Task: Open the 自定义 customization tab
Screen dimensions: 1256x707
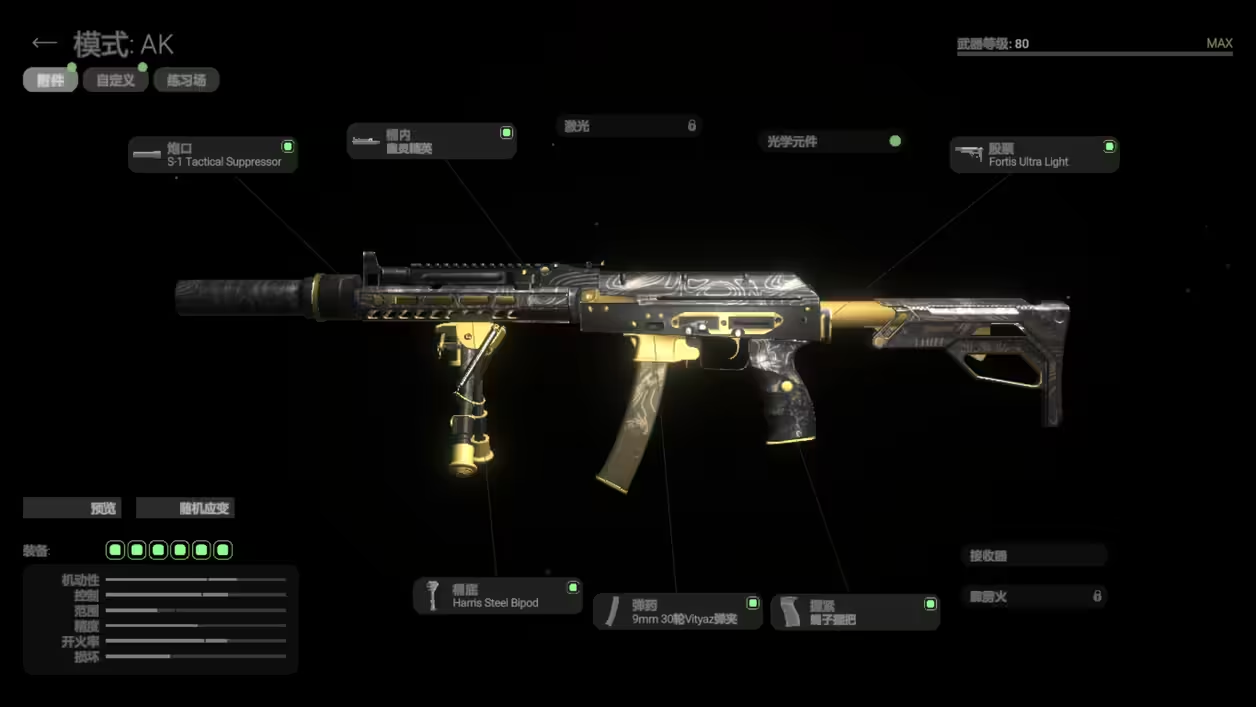Action: (x=116, y=80)
